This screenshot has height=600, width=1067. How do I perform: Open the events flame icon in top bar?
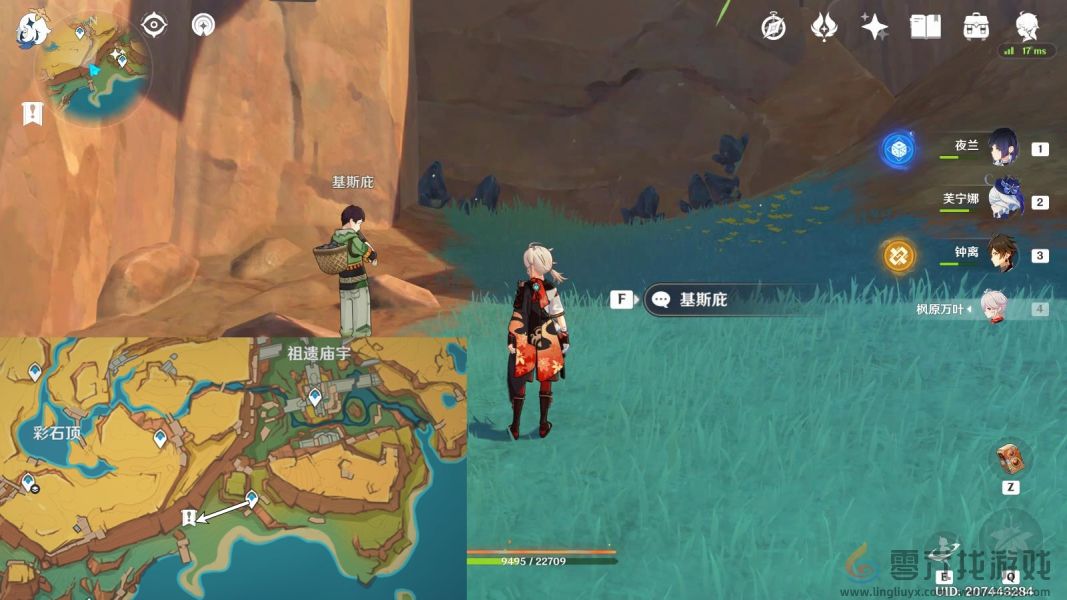click(x=824, y=27)
